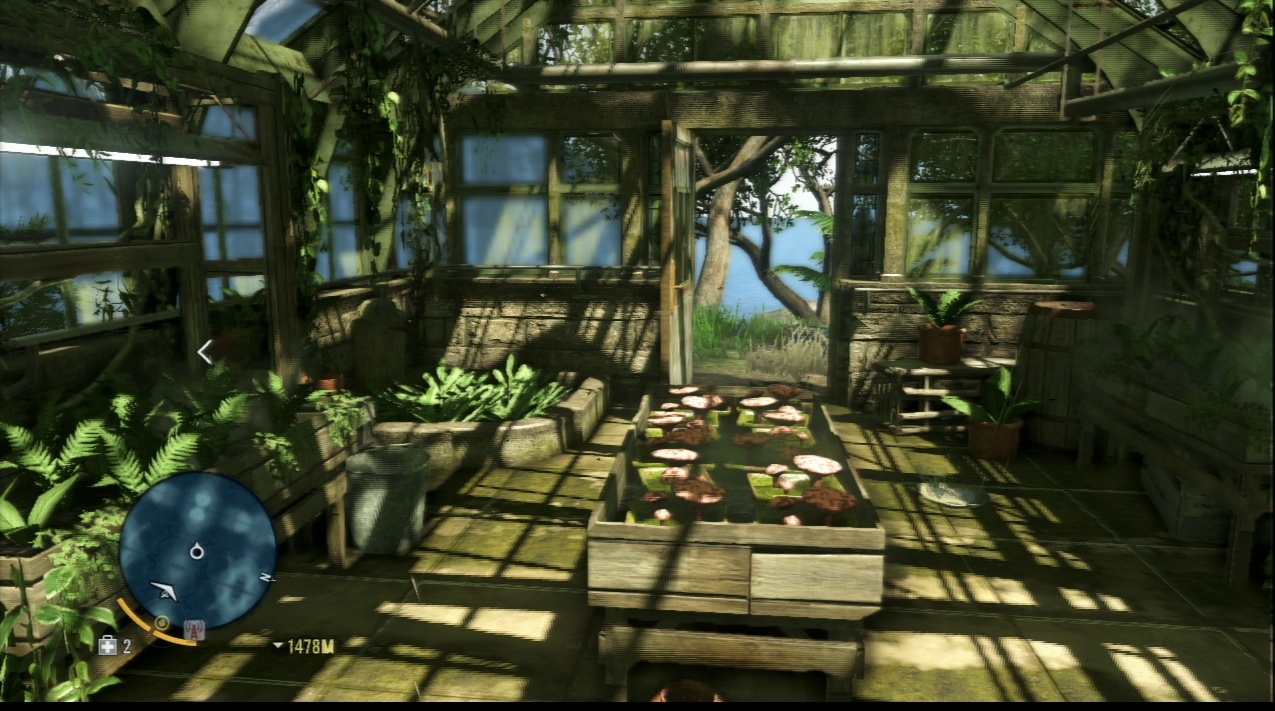The height and width of the screenshot is (711, 1275).
Task: Select the hang glider map marker
Action: (x=164, y=590)
